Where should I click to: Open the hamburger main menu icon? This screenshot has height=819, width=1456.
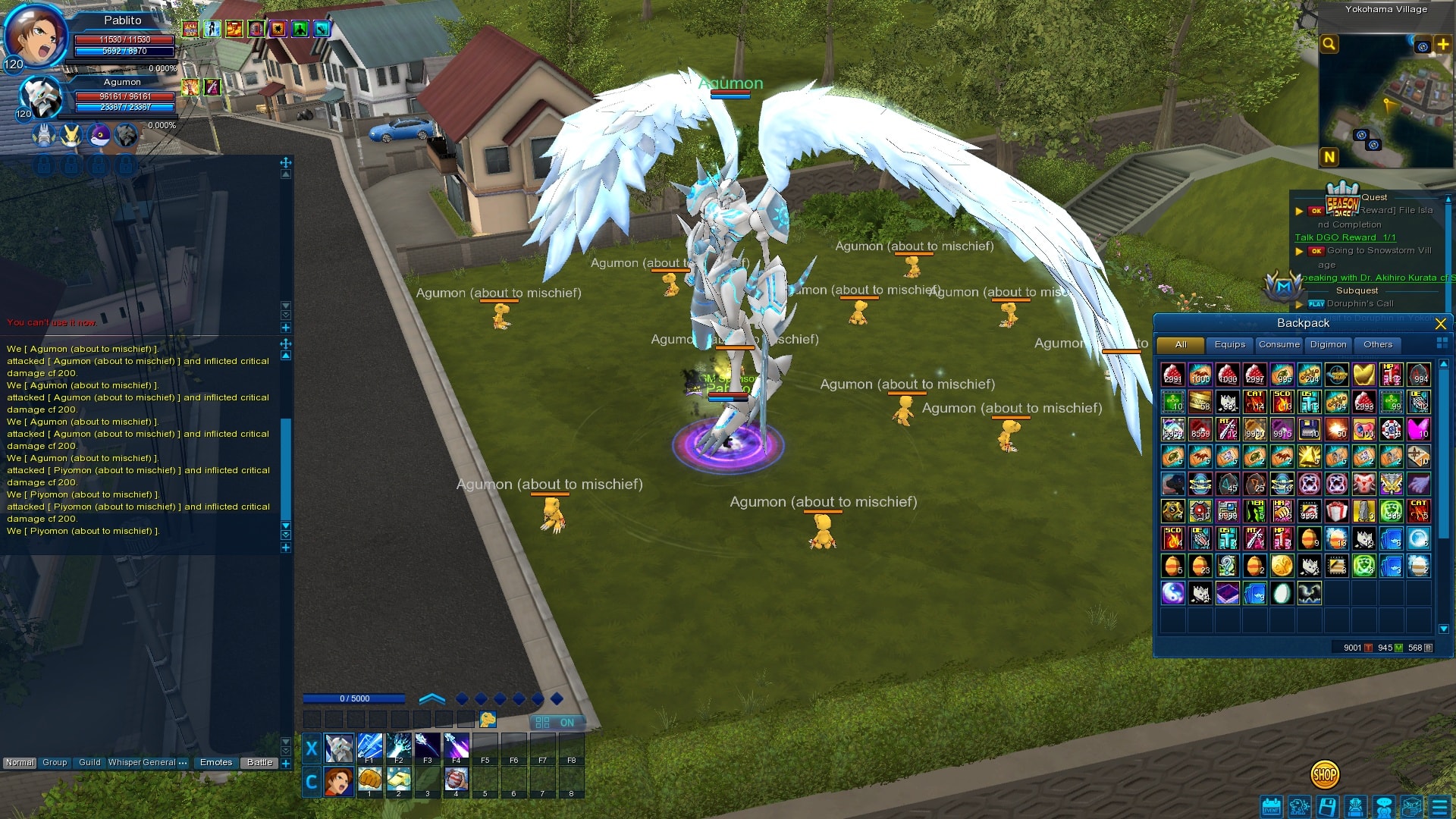pos(1439,807)
